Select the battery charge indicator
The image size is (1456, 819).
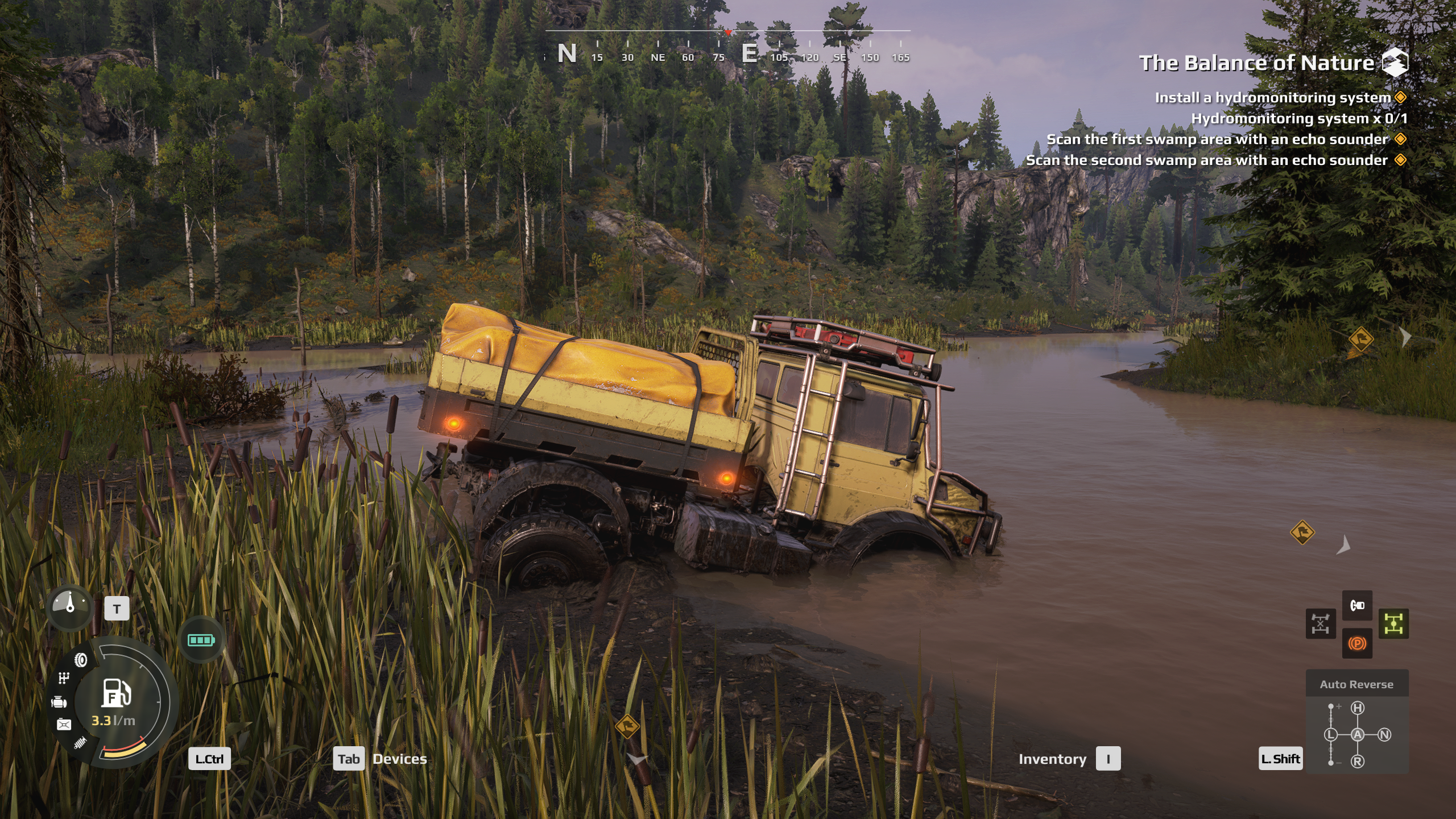click(x=201, y=640)
